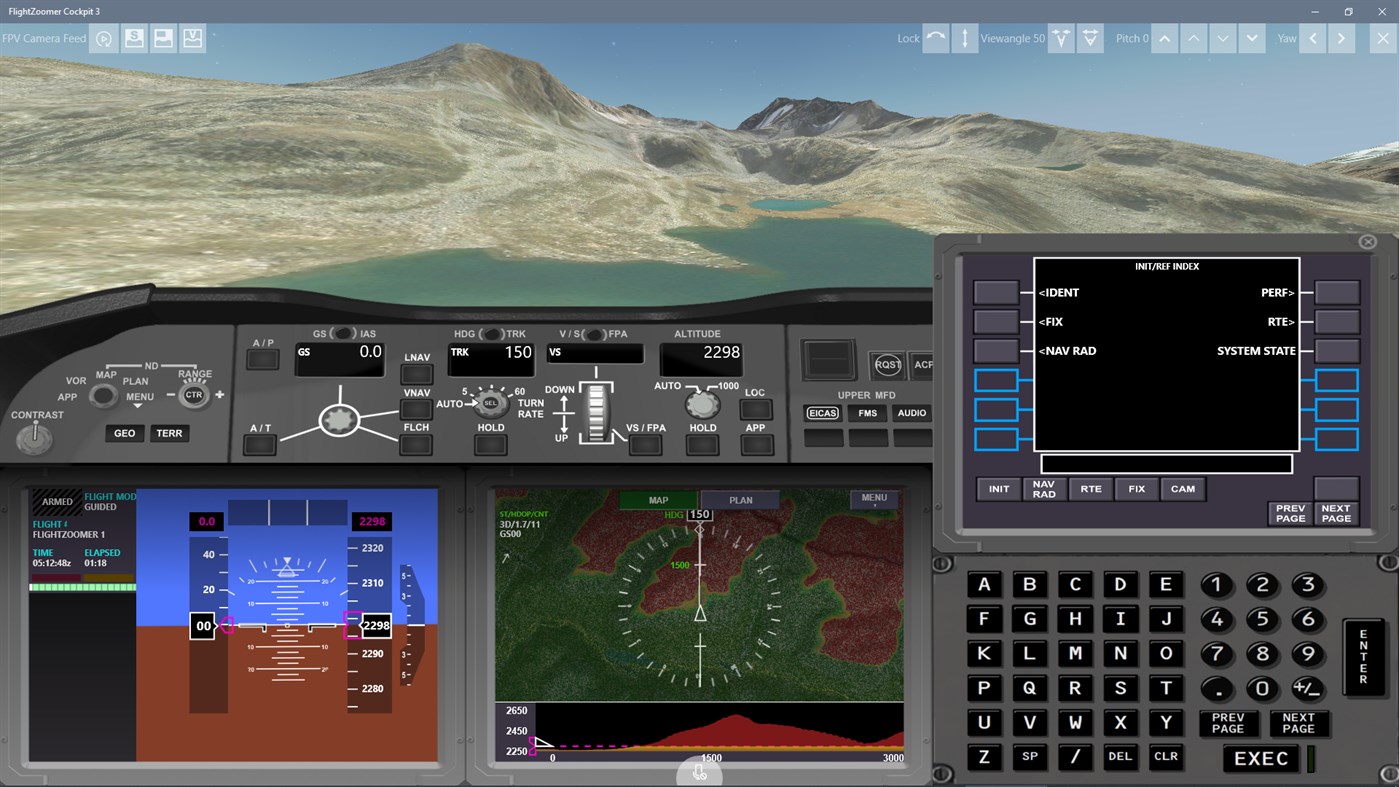Click the AUDIO key under UPPER MFD

click(x=911, y=412)
